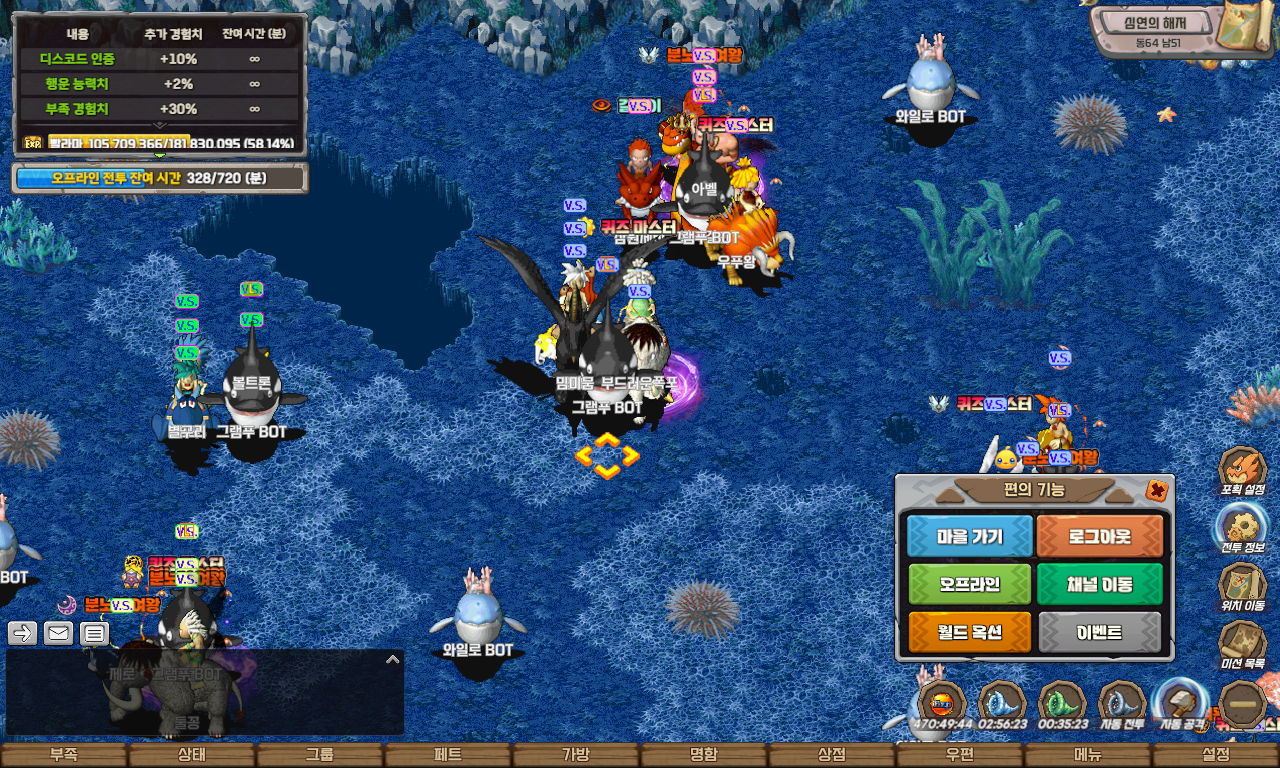Click the envelope mail icon above chat

point(58,633)
